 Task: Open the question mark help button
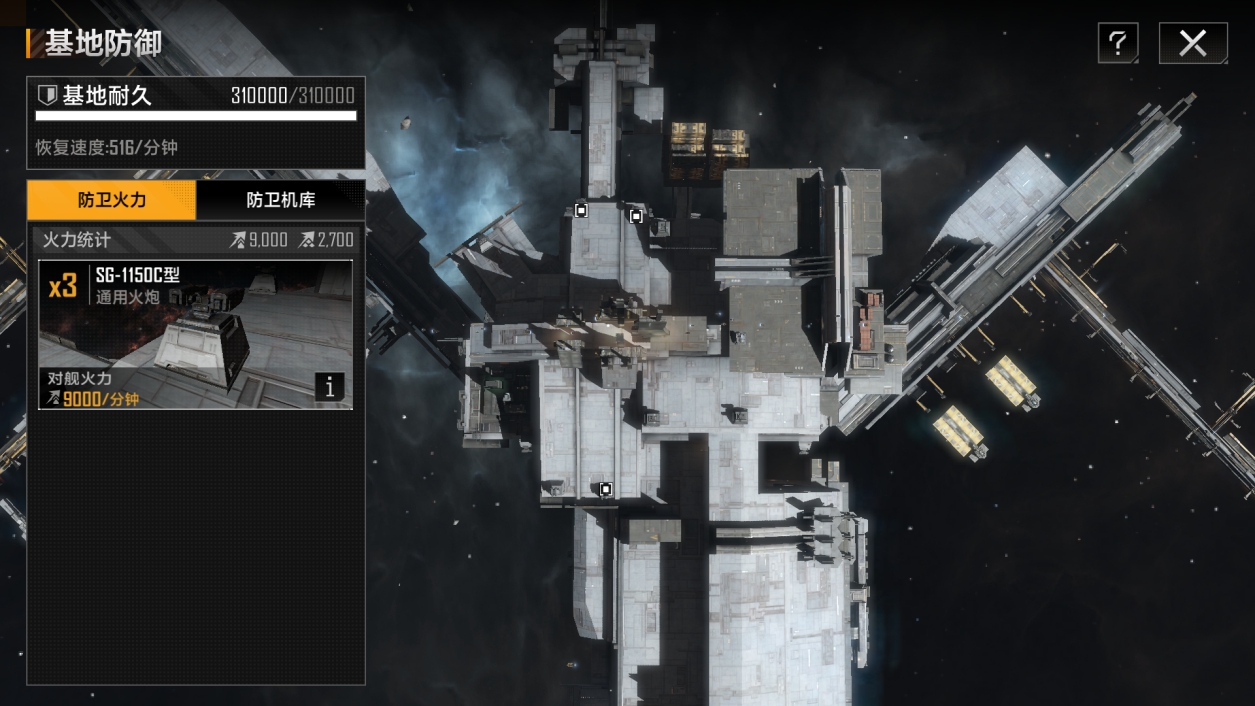point(1118,43)
